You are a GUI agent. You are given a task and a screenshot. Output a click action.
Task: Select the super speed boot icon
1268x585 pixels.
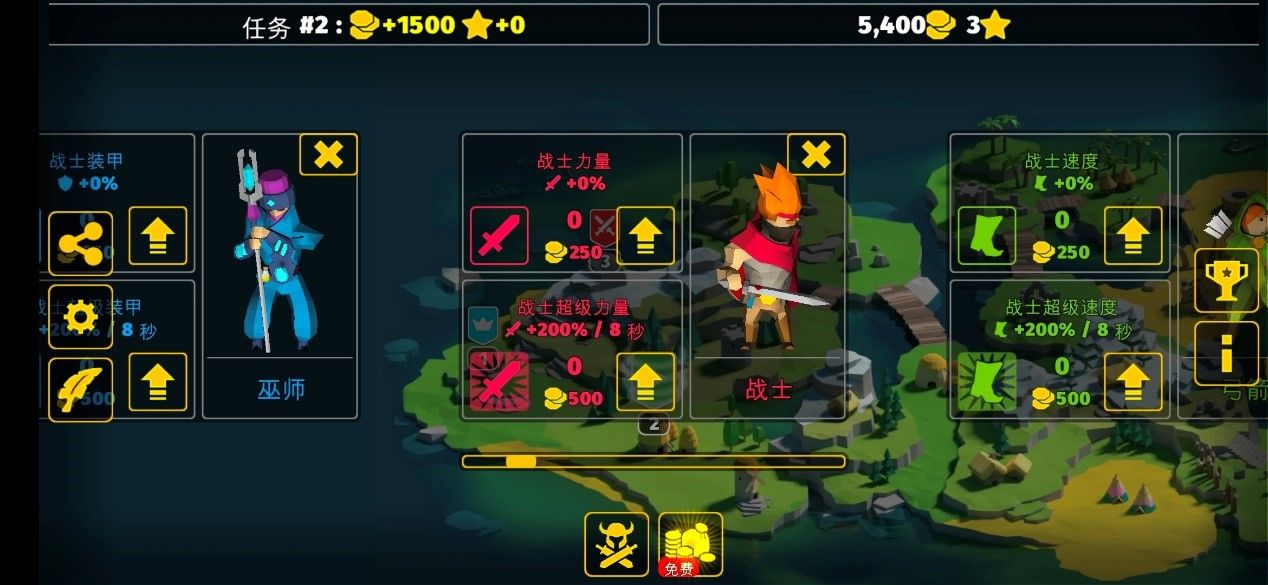[x=987, y=382]
